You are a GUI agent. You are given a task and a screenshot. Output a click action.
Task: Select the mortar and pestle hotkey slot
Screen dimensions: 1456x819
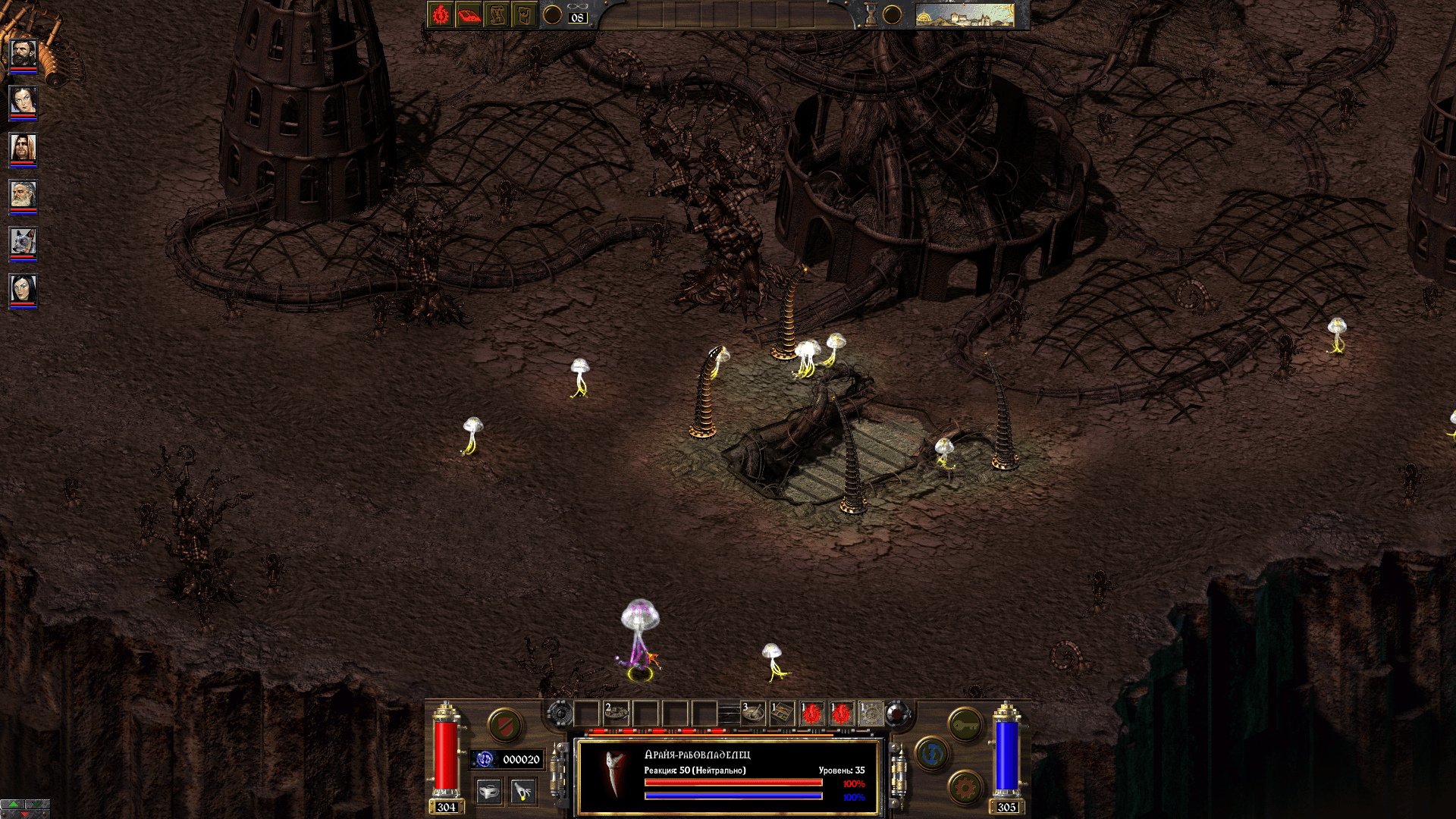753,713
